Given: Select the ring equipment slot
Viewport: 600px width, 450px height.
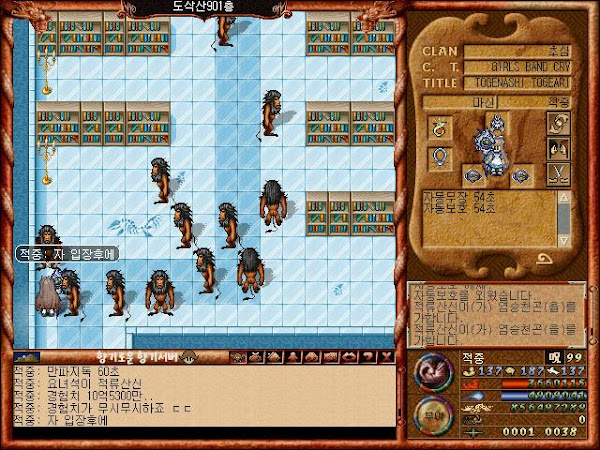Looking at the screenshot, I should [x=440, y=127].
